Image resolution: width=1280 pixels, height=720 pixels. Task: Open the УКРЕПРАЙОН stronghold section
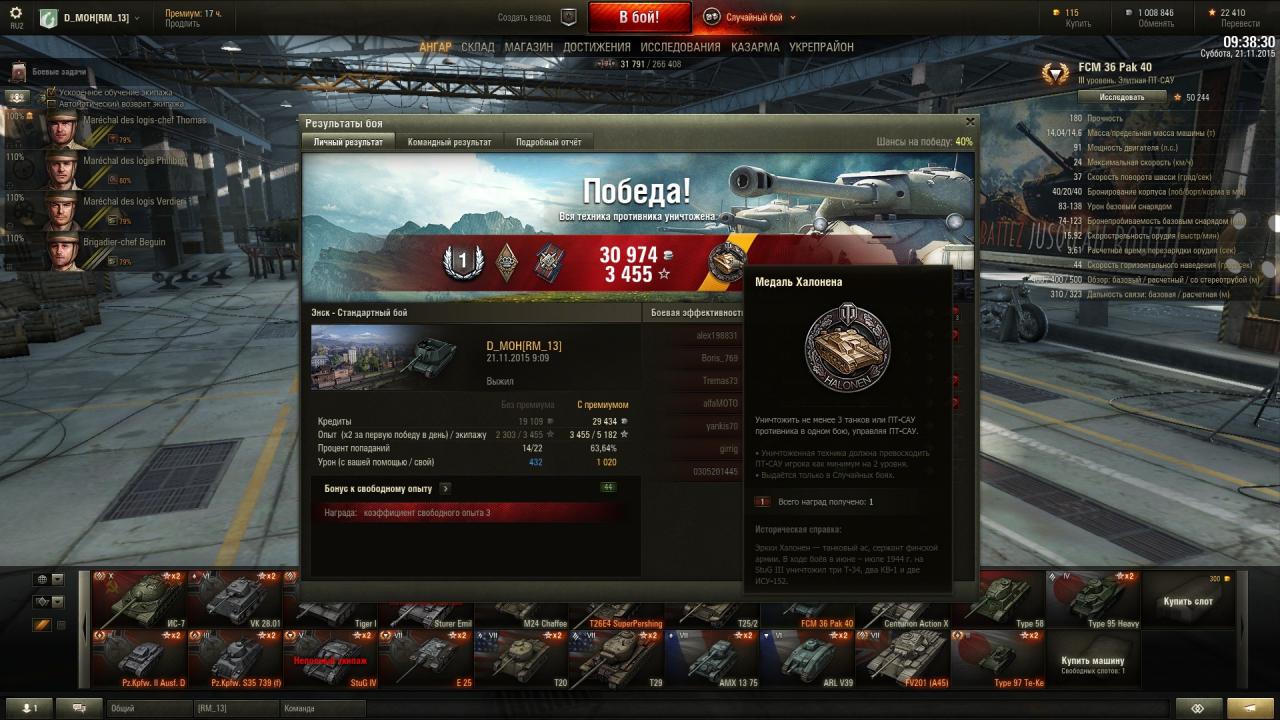pyautogui.click(x=821, y=47)
